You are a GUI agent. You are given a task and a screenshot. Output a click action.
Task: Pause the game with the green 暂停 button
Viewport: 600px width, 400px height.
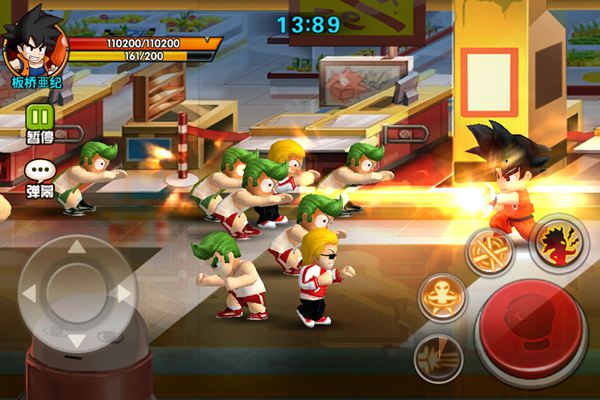pos(40,118)
